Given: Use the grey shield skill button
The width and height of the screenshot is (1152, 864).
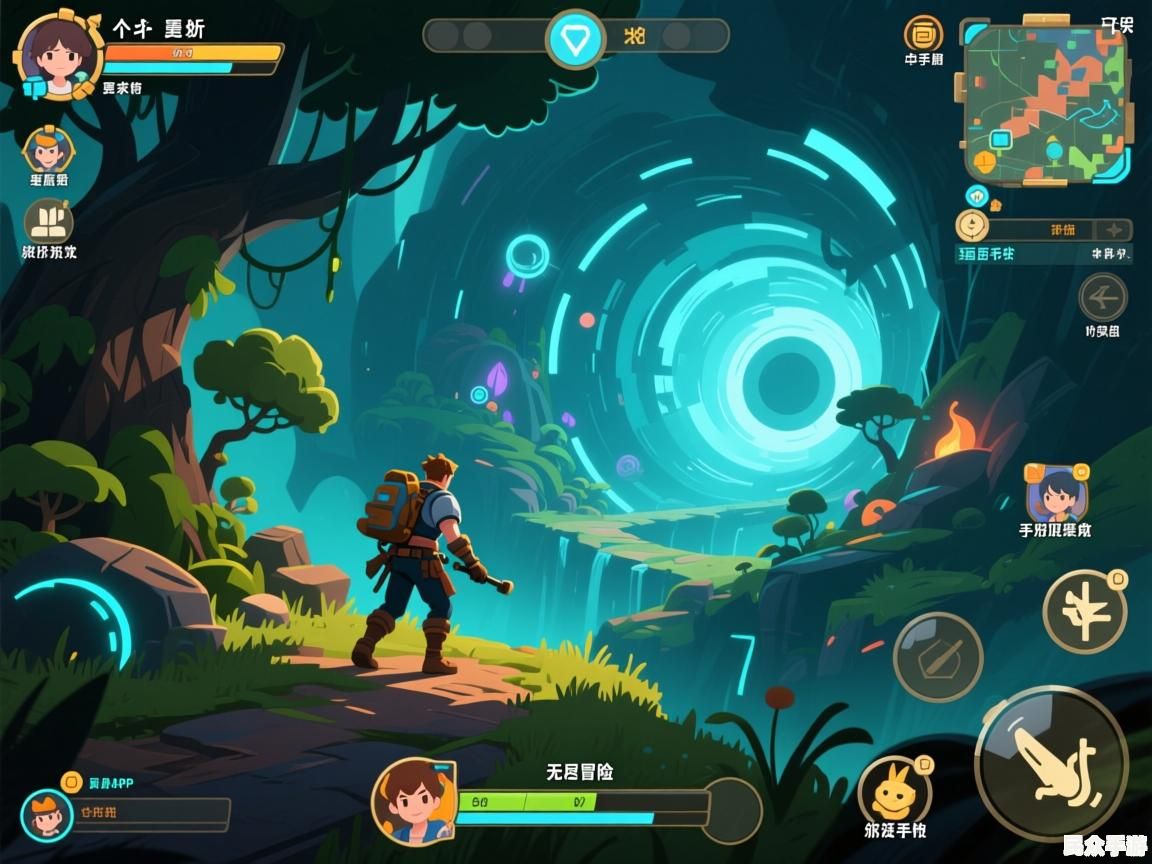Looking at the screenshot, I should coord(937,656).
